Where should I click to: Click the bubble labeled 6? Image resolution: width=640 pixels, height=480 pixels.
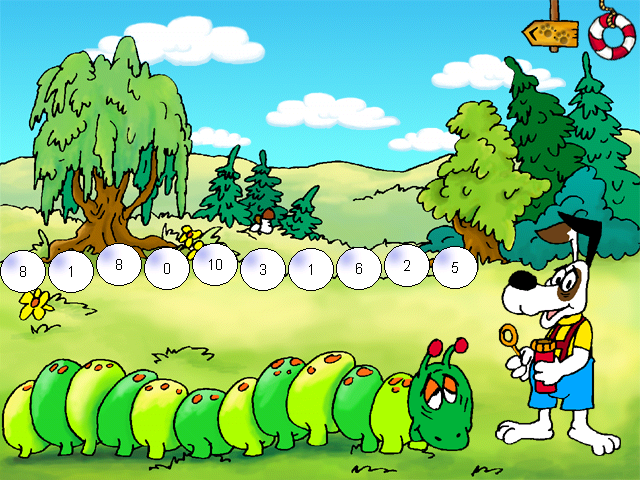pyautogui.click(x=358, y=268)
